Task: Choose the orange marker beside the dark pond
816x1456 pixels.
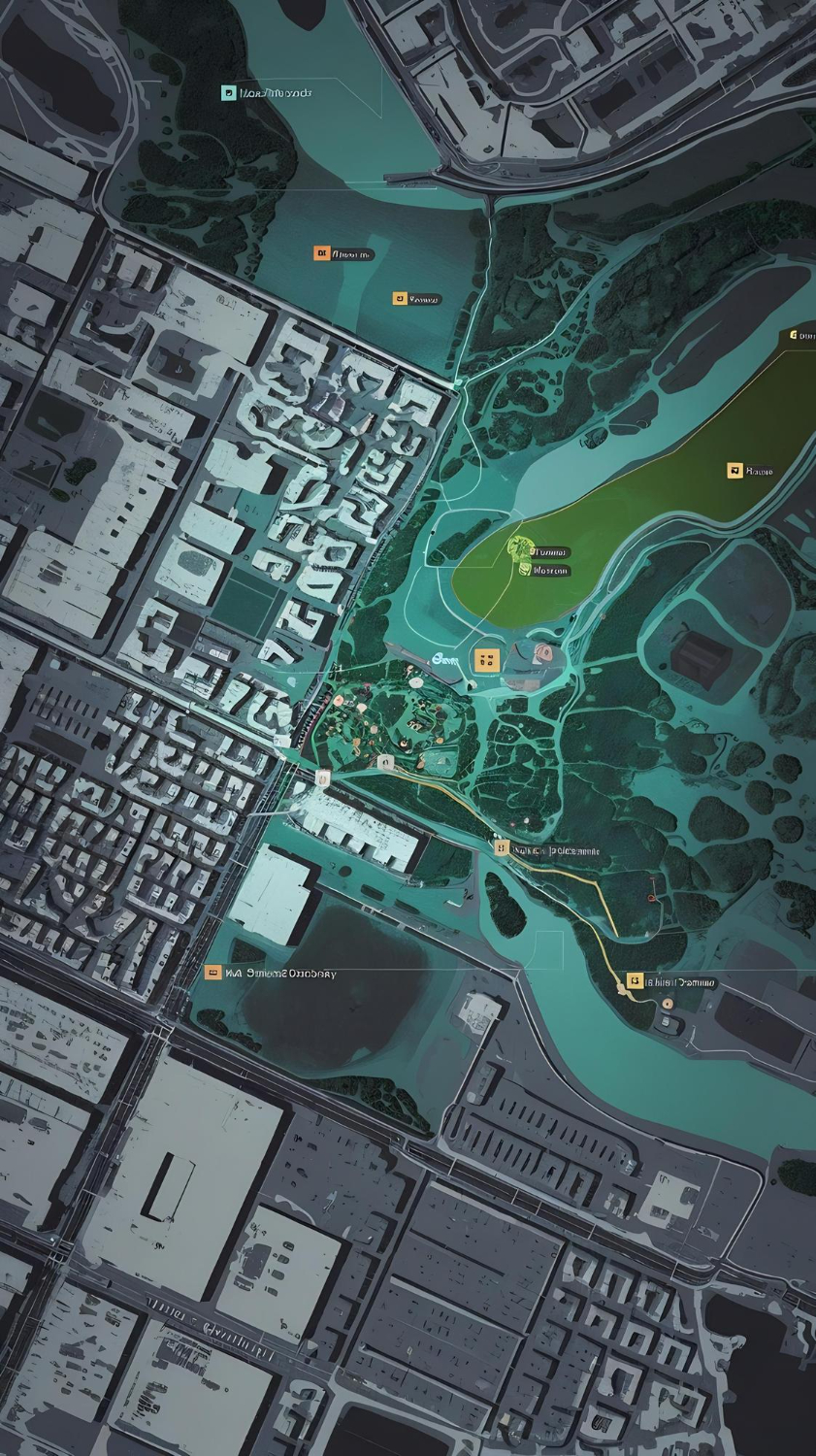Action: [212, 972]
